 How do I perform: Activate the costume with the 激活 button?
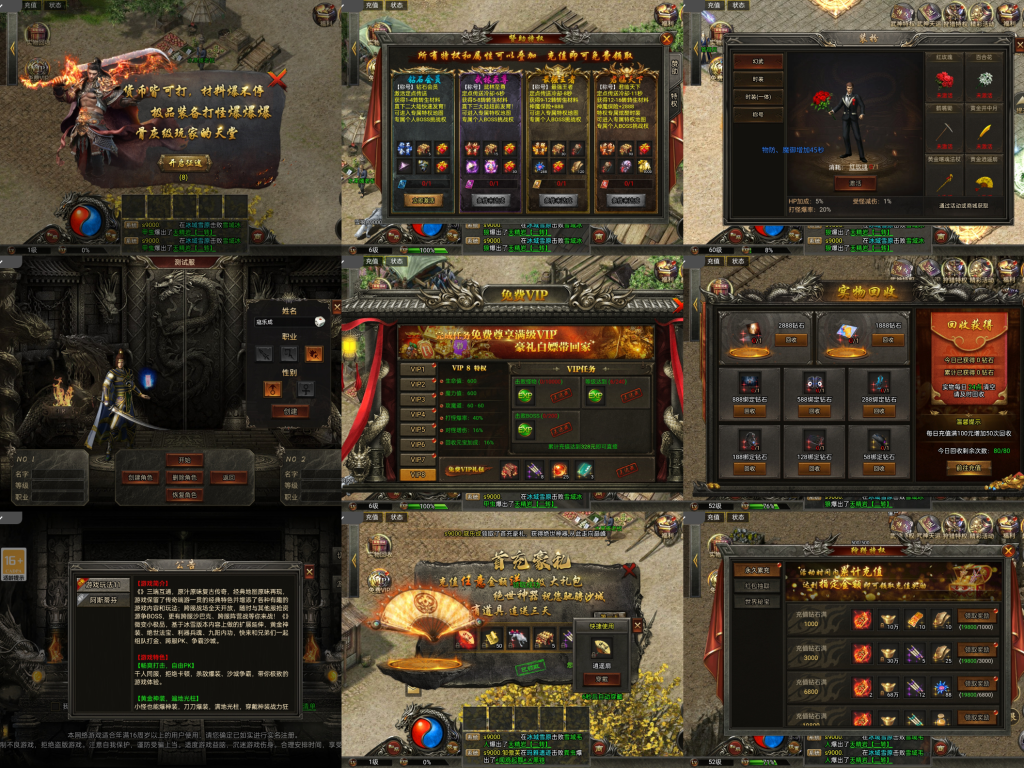coord(855,184)
